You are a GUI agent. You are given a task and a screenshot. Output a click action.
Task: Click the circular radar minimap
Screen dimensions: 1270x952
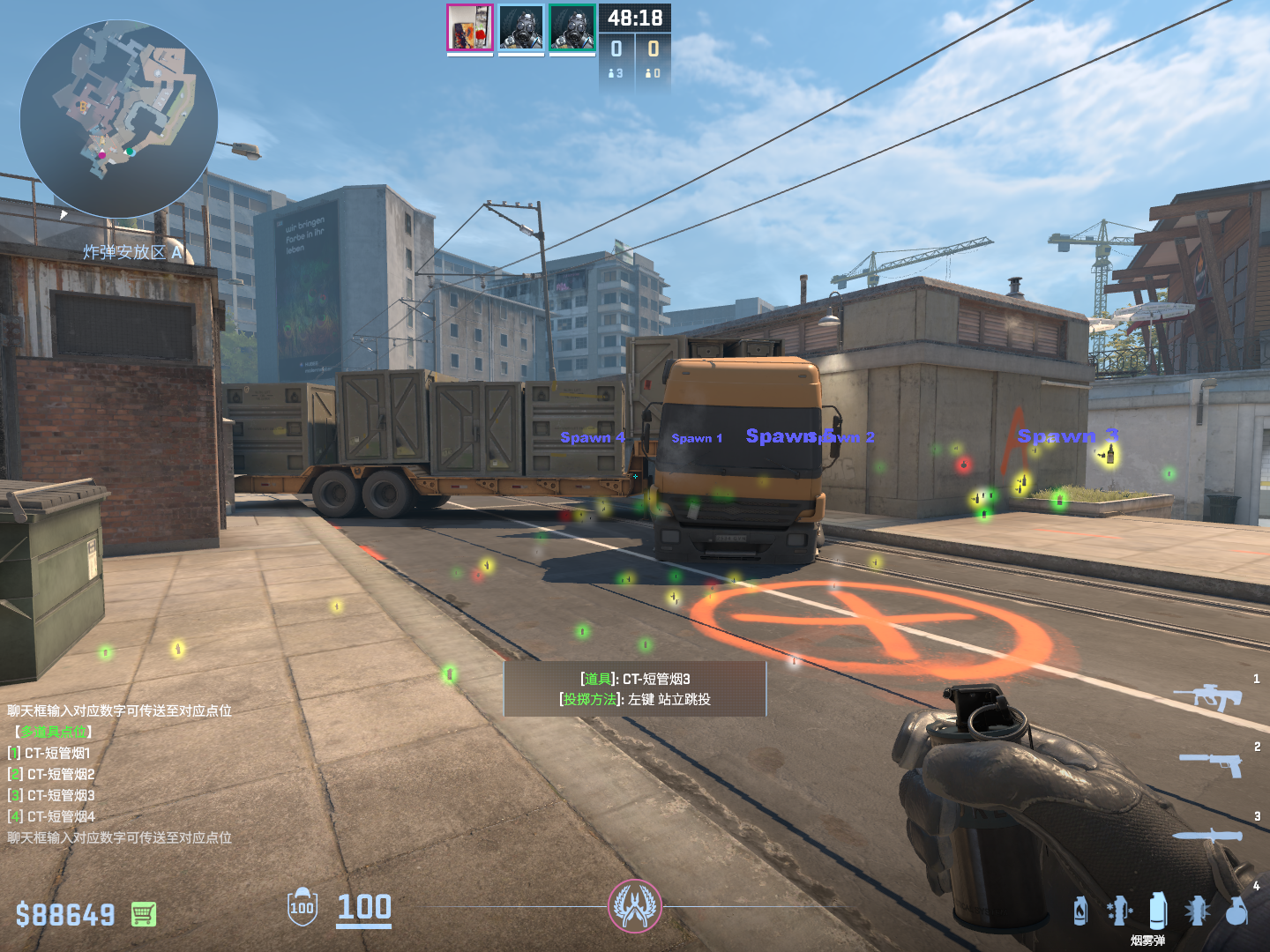point(119,118)
